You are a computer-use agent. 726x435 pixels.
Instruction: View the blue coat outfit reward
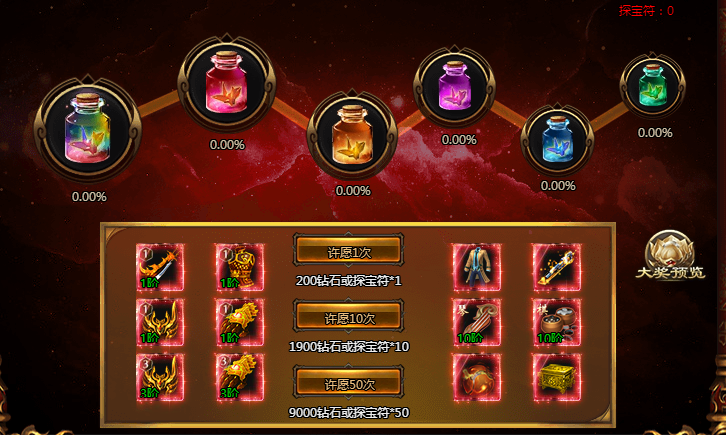(475, 267)
